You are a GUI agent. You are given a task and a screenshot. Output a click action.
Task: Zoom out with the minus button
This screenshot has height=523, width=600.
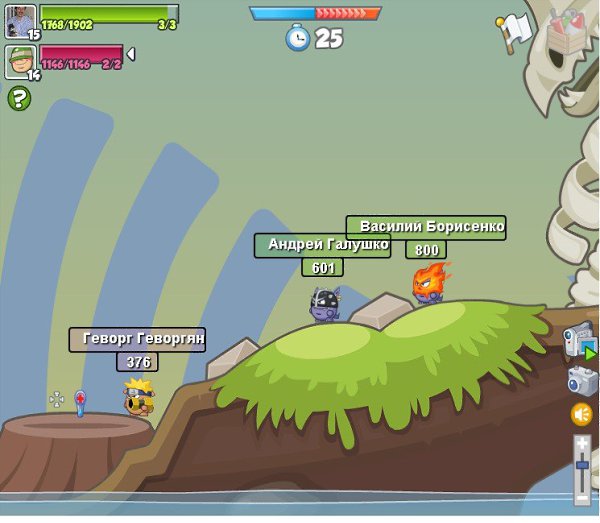pyautogui.click(x=582, y=496)
